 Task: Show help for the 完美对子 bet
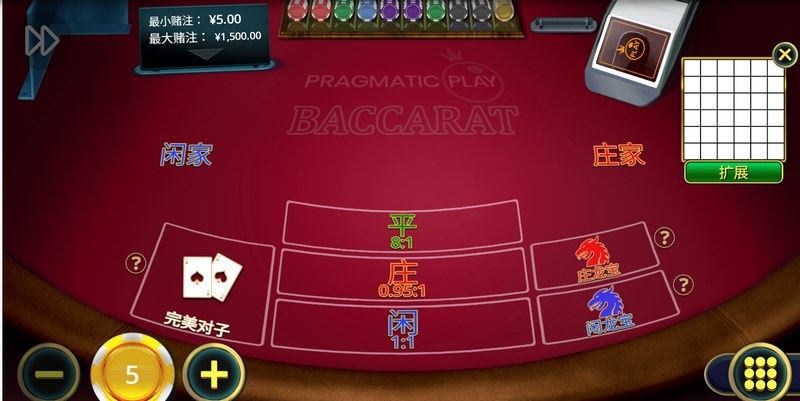tap(136, 263)
